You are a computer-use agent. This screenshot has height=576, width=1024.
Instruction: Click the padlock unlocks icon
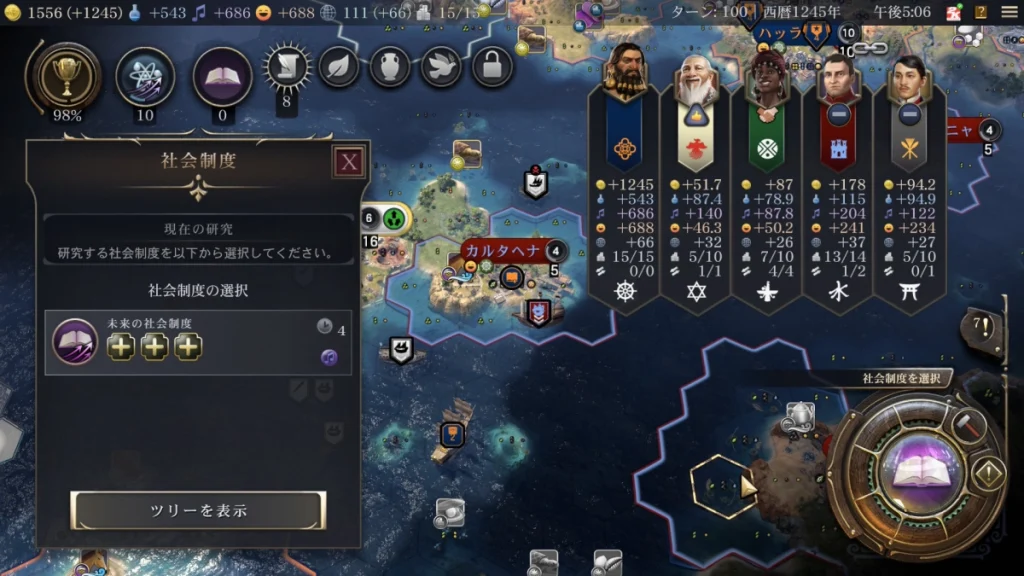(x=492, y=67)
